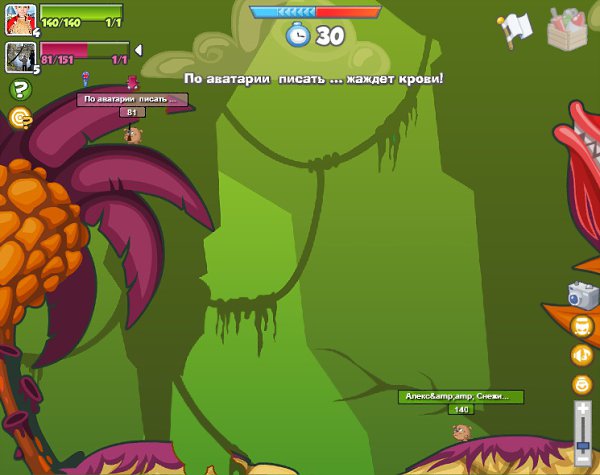Select the red team player avatar

click(x=20, y=19)
